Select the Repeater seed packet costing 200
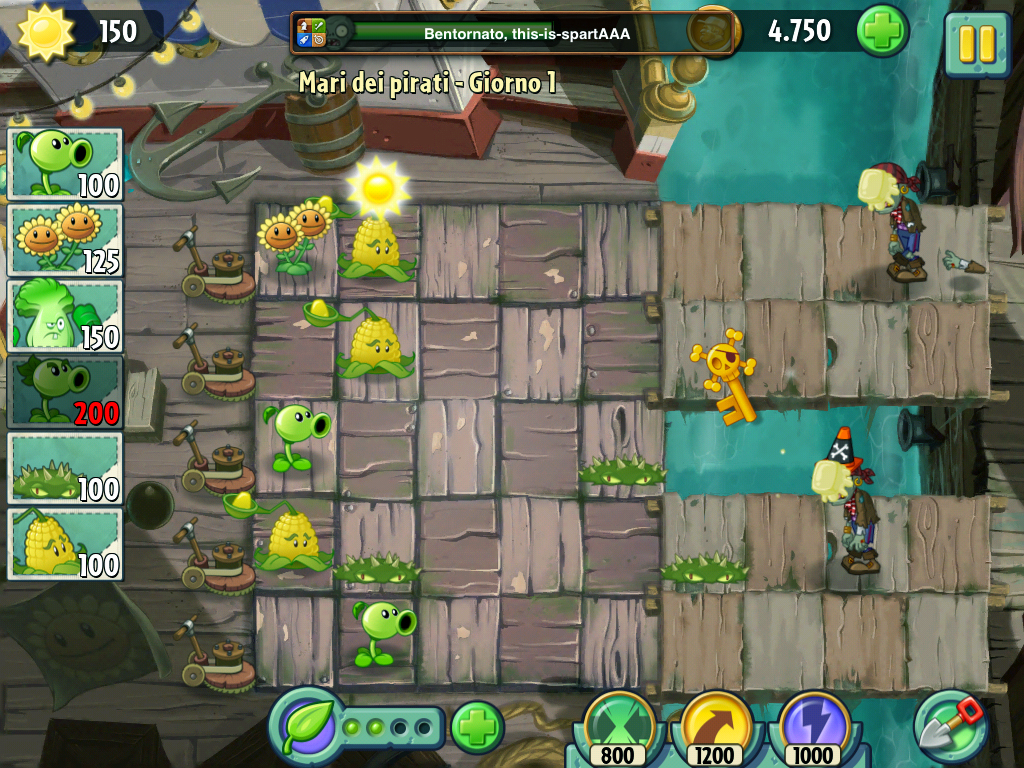 (65, 391)
